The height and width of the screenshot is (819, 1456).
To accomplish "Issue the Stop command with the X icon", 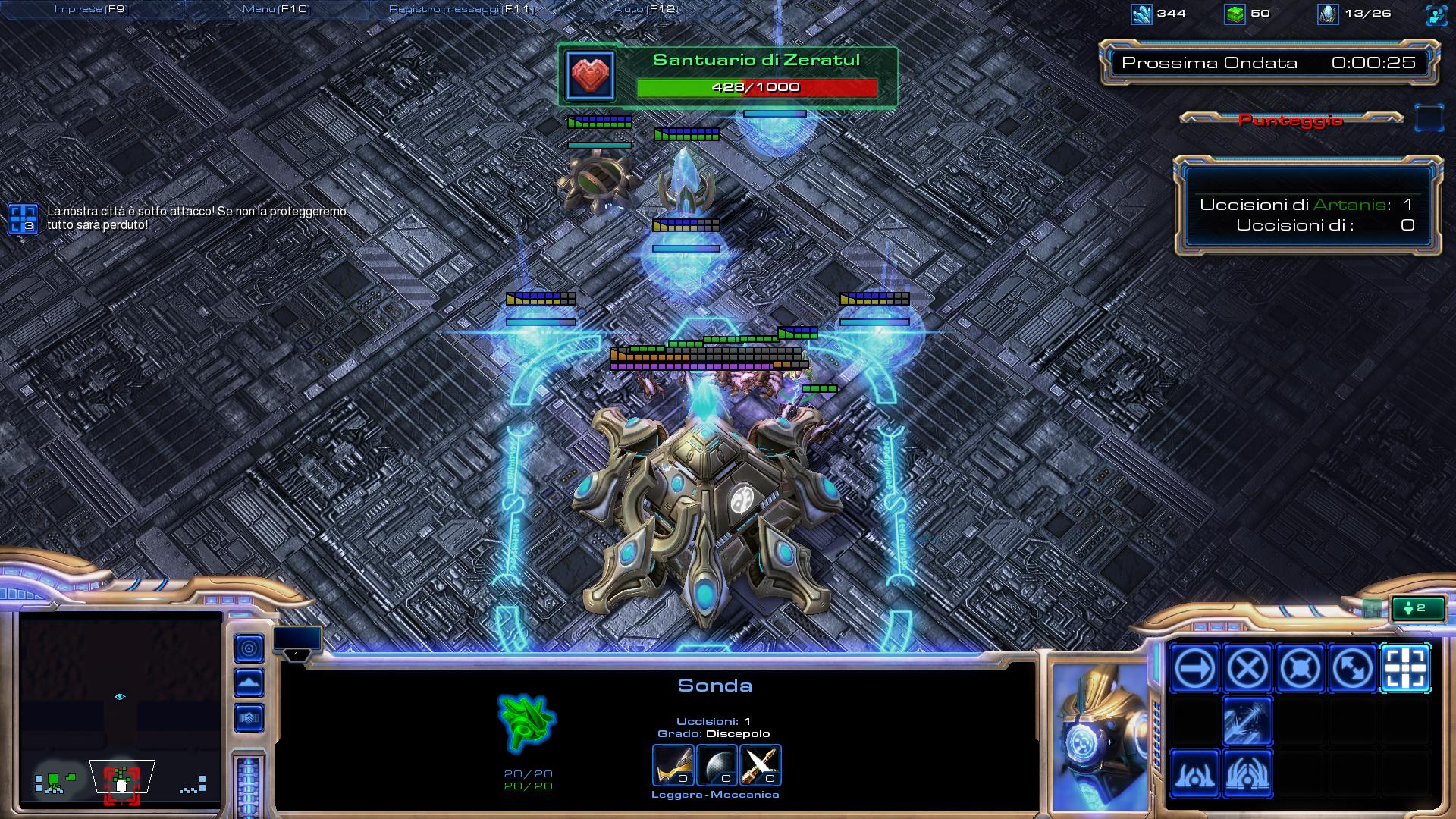I will pyautogui.click(x=1247, y=669).
